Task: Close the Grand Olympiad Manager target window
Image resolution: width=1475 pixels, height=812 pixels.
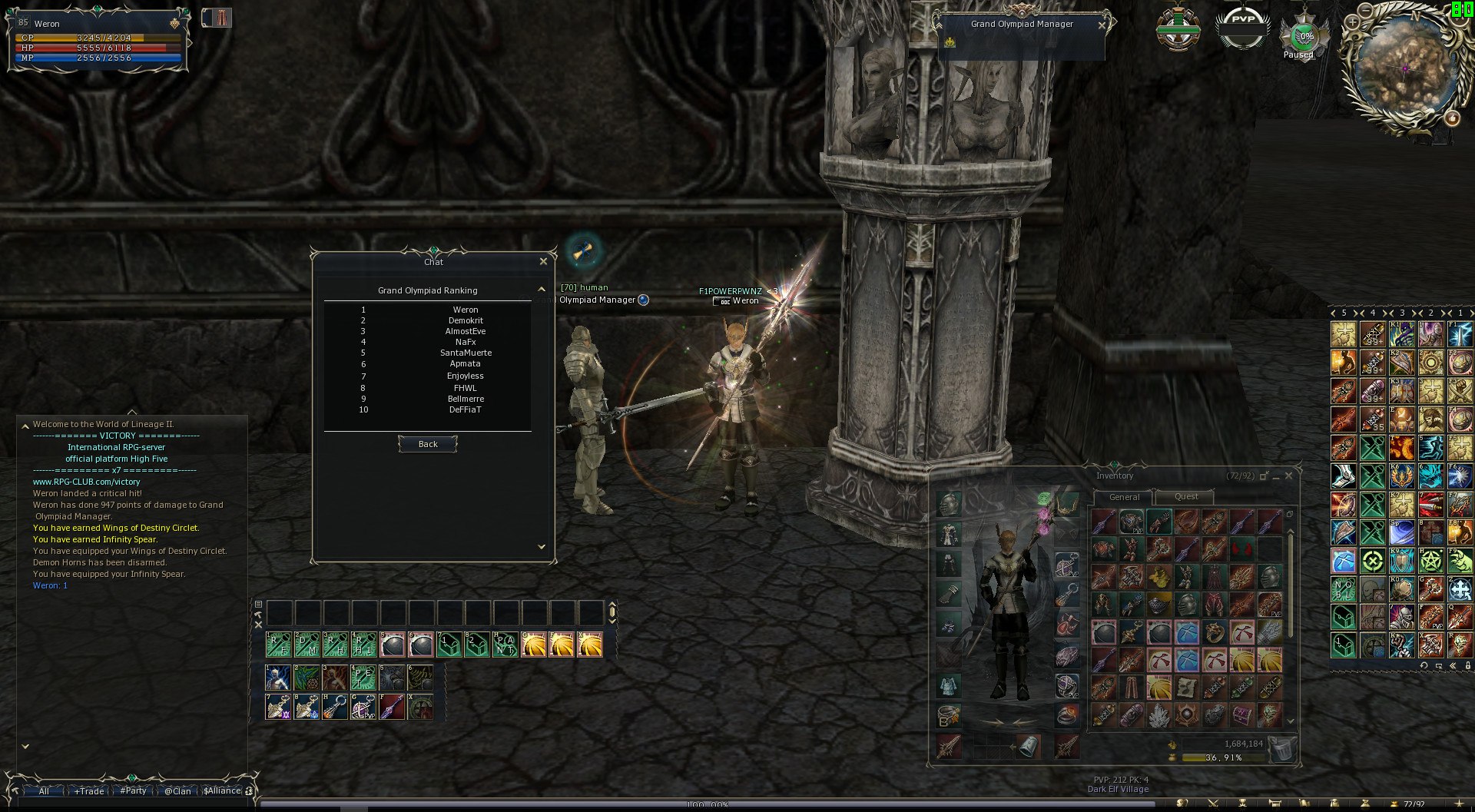Action: 1102,25
